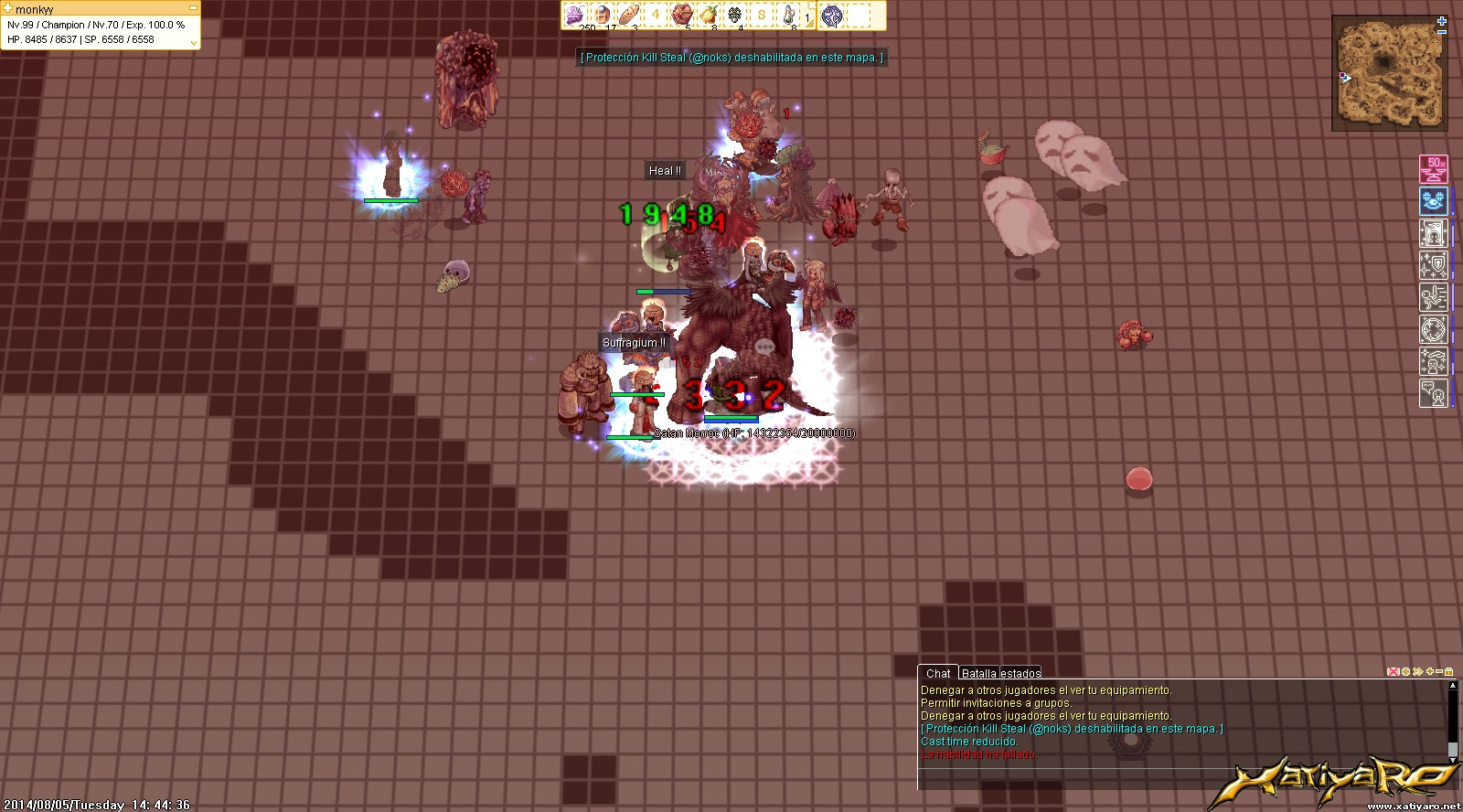Zoom in the minimap with plus button

(1442, 20)
